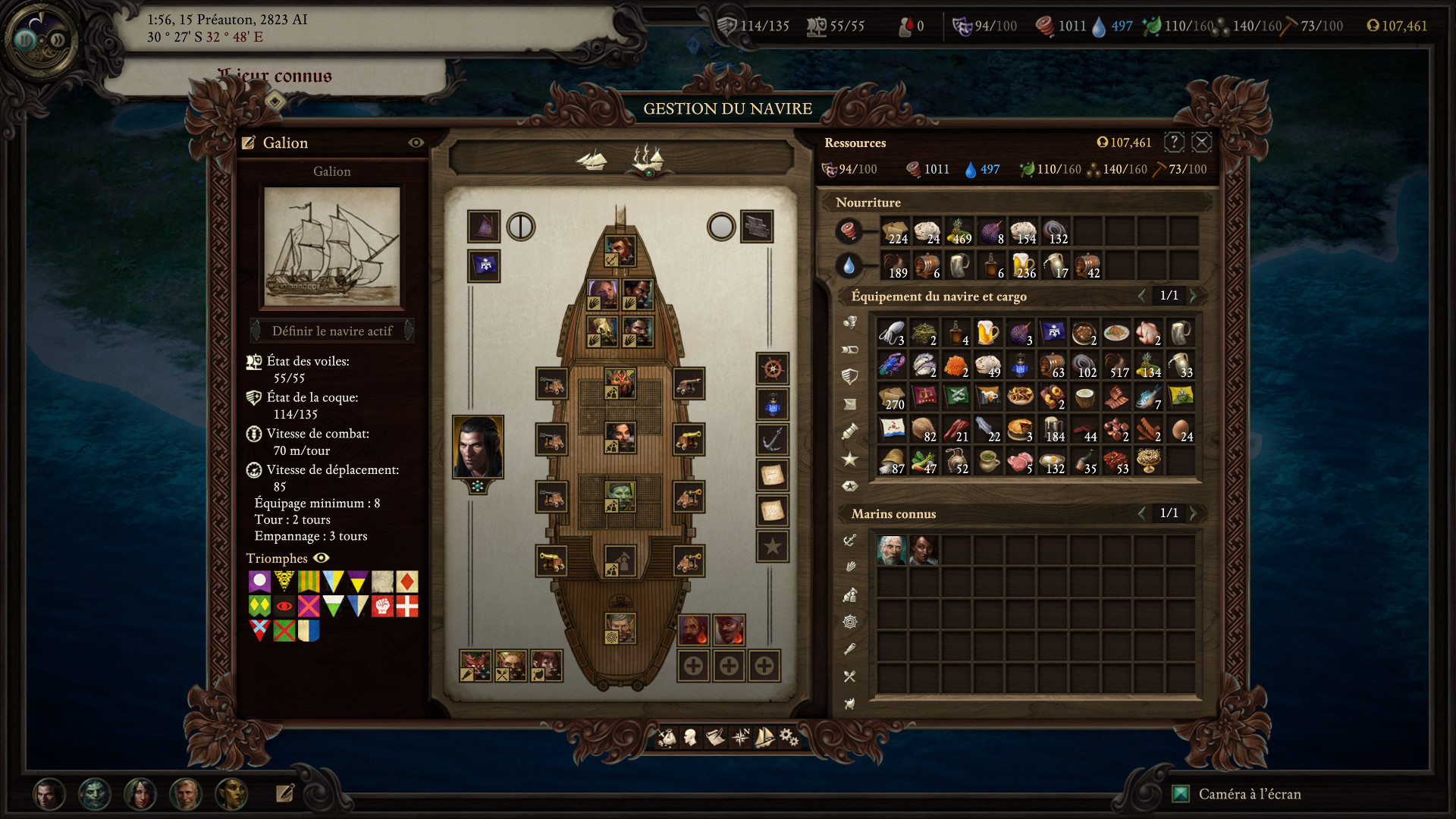
Task: Click the left chevron next to Marins connus 1/1
Action: pyautogui.click(x=1144, y=513)
